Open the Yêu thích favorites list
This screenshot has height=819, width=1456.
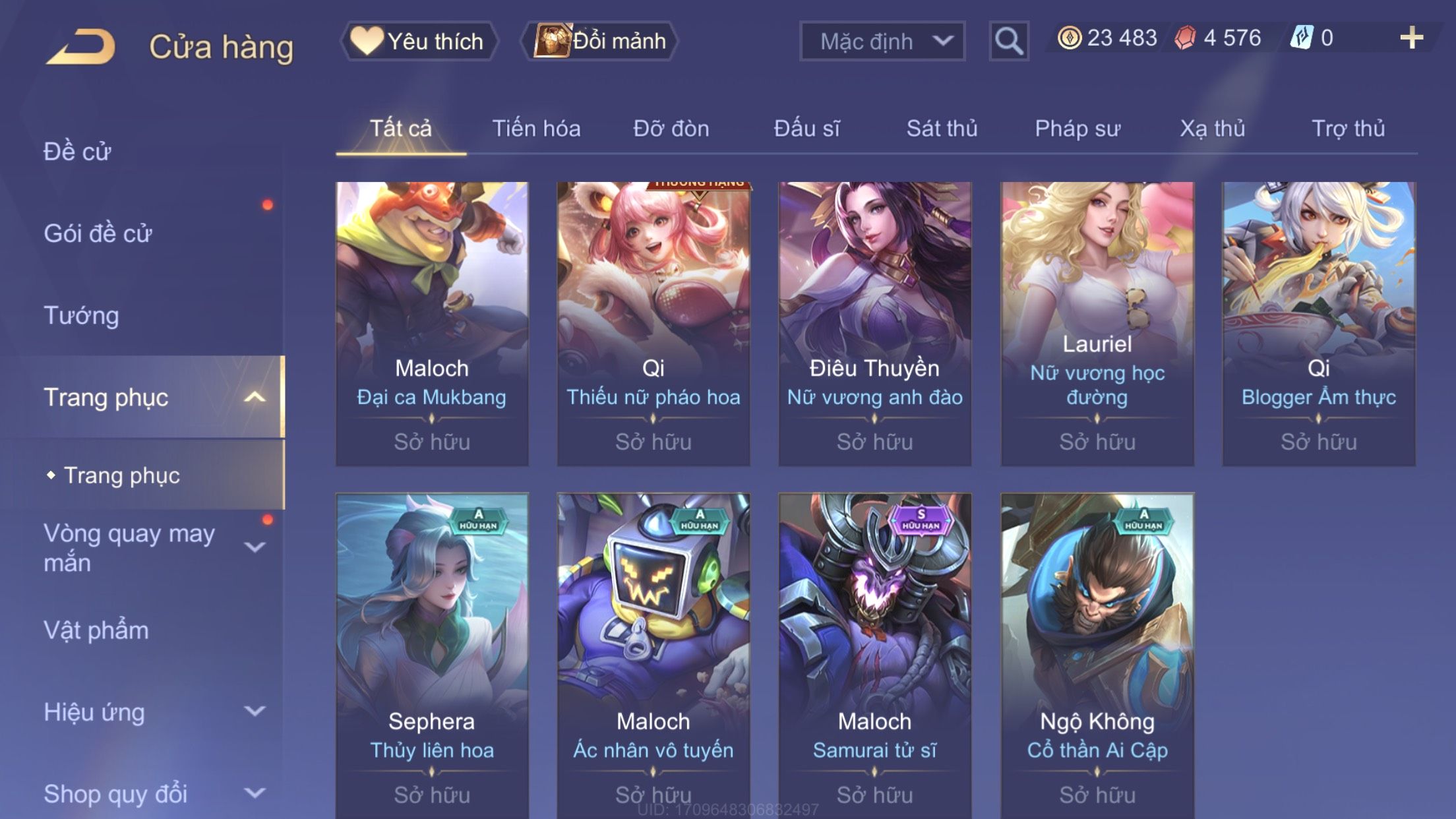419,41
